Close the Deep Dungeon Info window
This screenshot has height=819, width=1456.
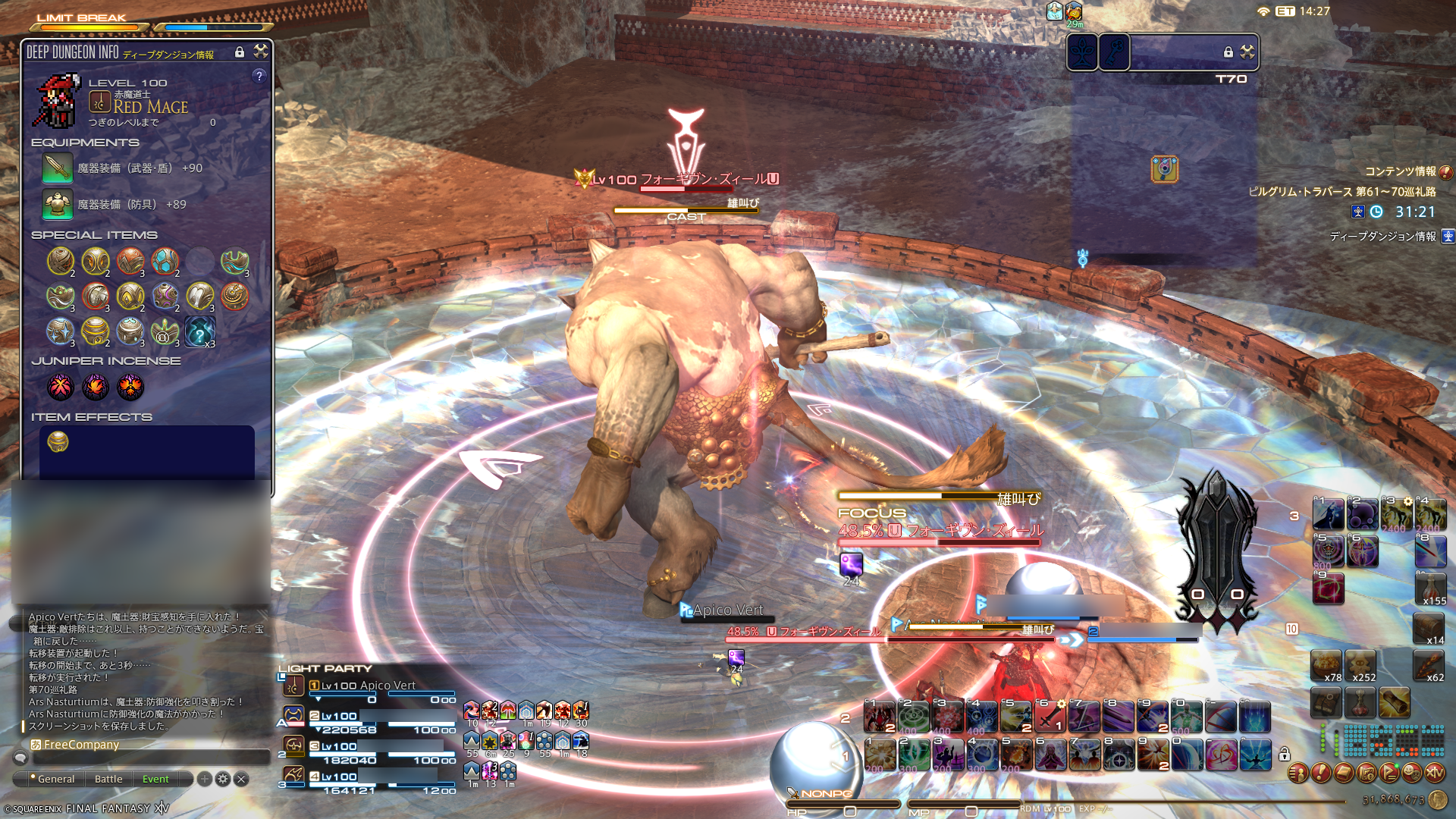point(261,51)
